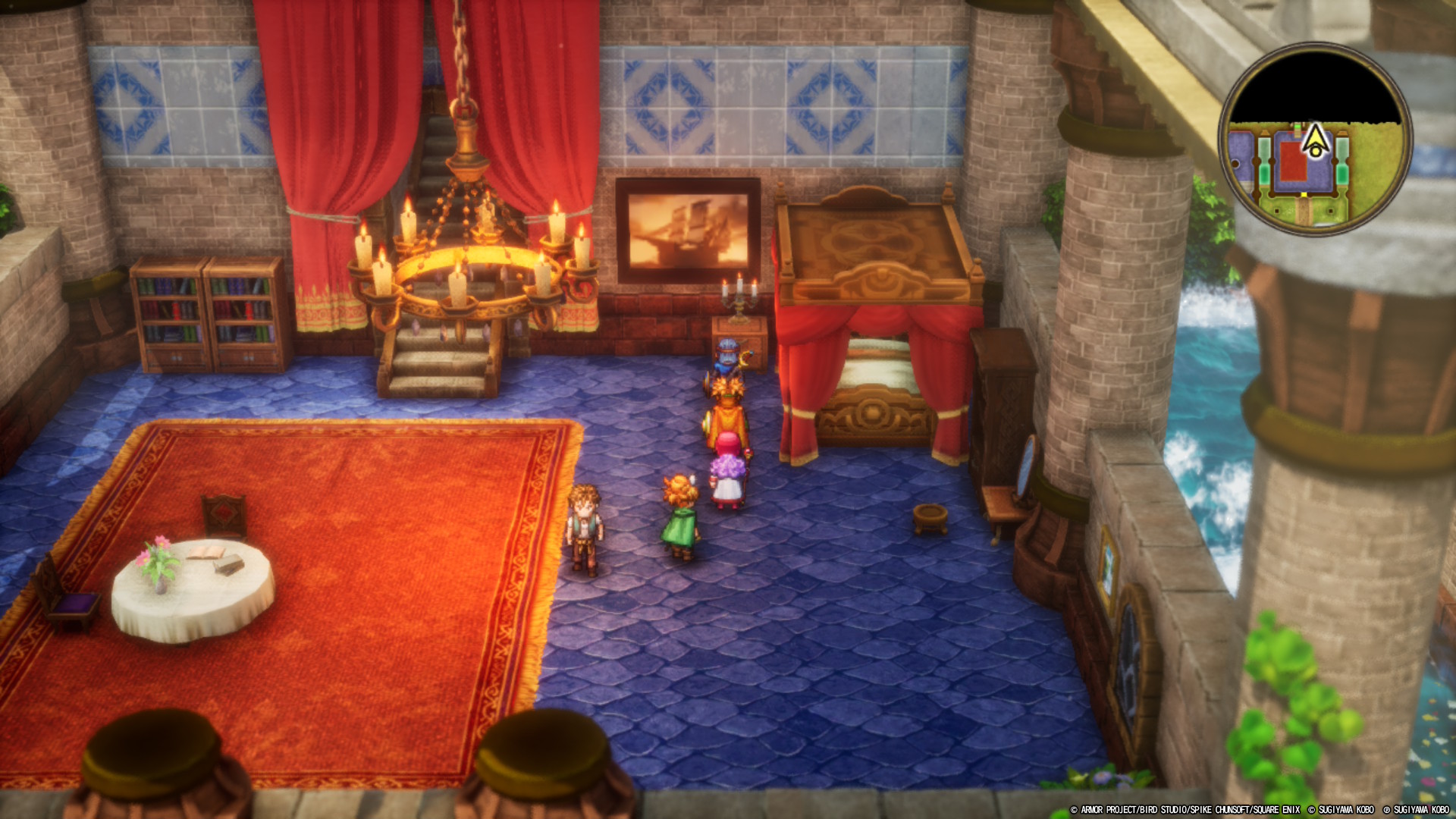Click the player arrow marker on minimap
Image resolution: width=1456 pixels, height=819 pixels.
1316,140
